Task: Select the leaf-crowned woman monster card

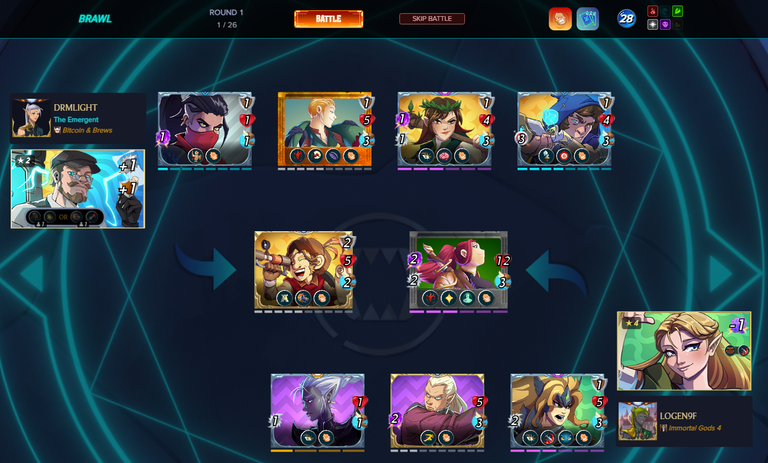Action: click(x=445, y=129)
